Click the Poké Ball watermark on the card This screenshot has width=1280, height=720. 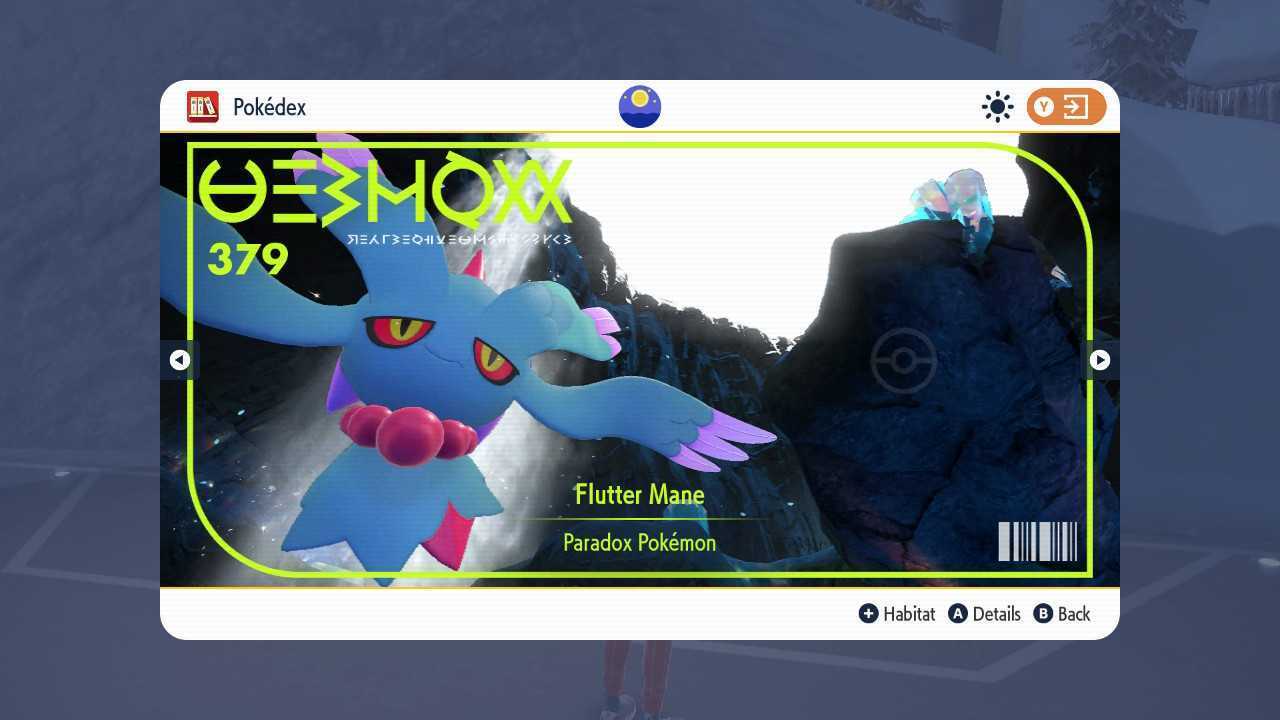[903, 360]
